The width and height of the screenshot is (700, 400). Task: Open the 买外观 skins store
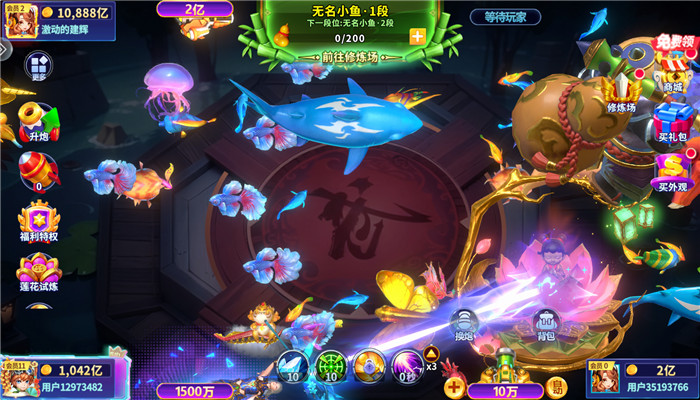(x=672, y=171)
